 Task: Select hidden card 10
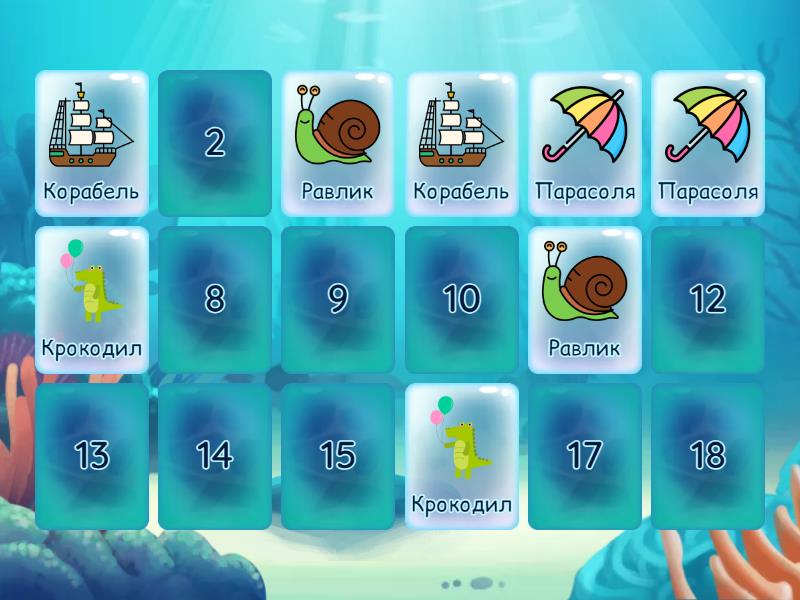point(461,299)
